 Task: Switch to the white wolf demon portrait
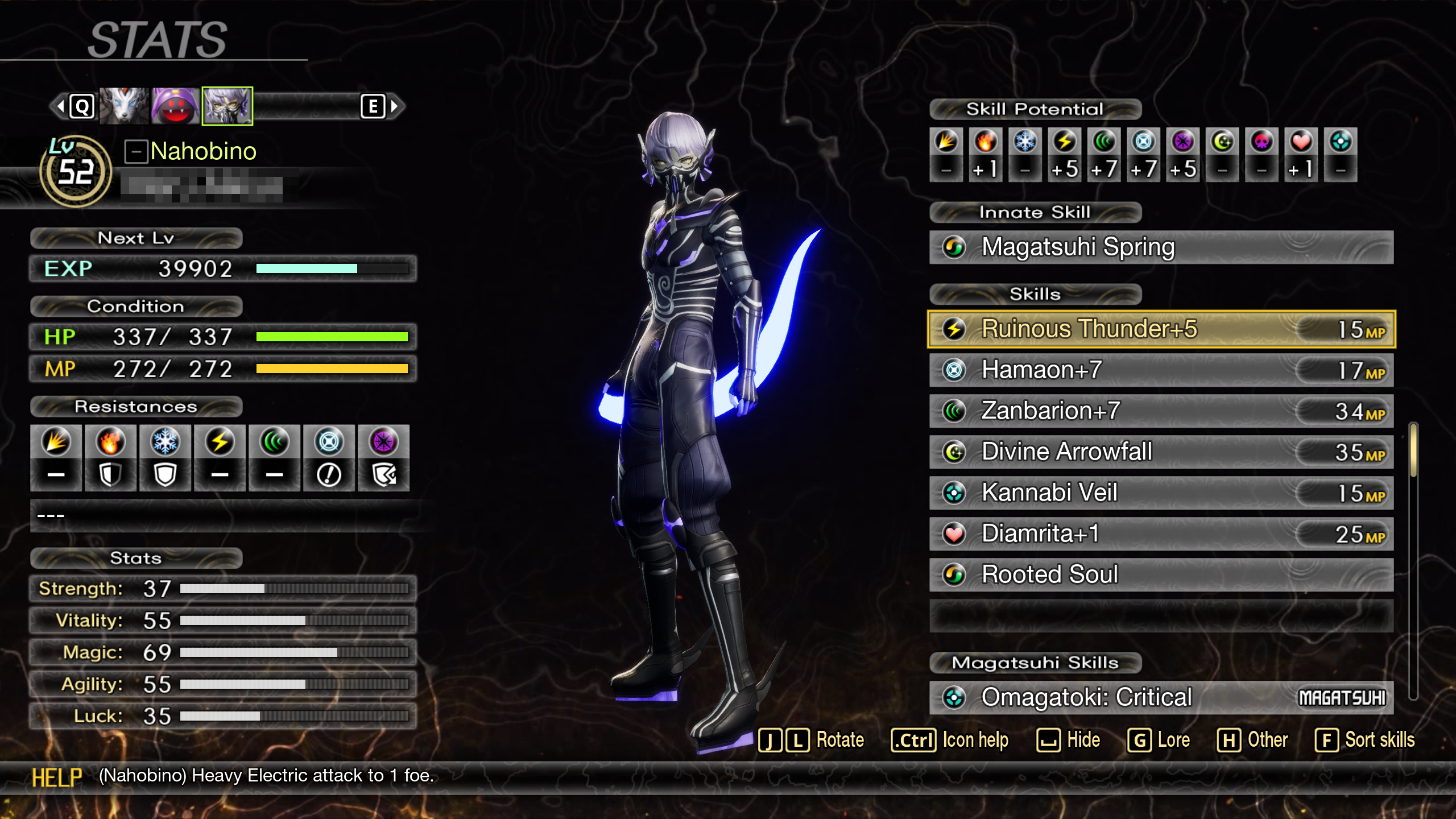pos(124,106)
